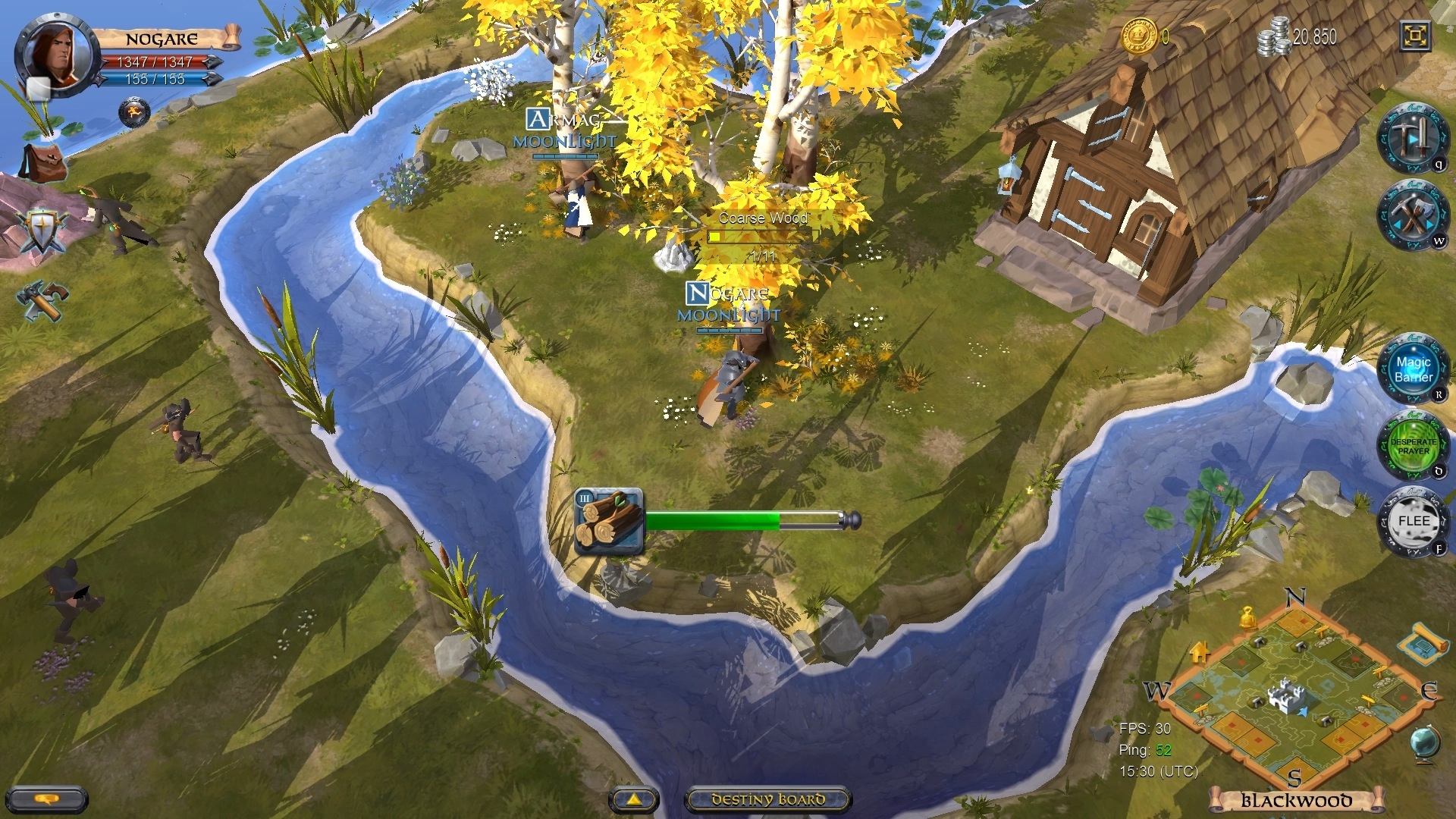This screenshot has width=1456, height=819.
Task: Open the inventory bag
Action: tap(44, 162)
